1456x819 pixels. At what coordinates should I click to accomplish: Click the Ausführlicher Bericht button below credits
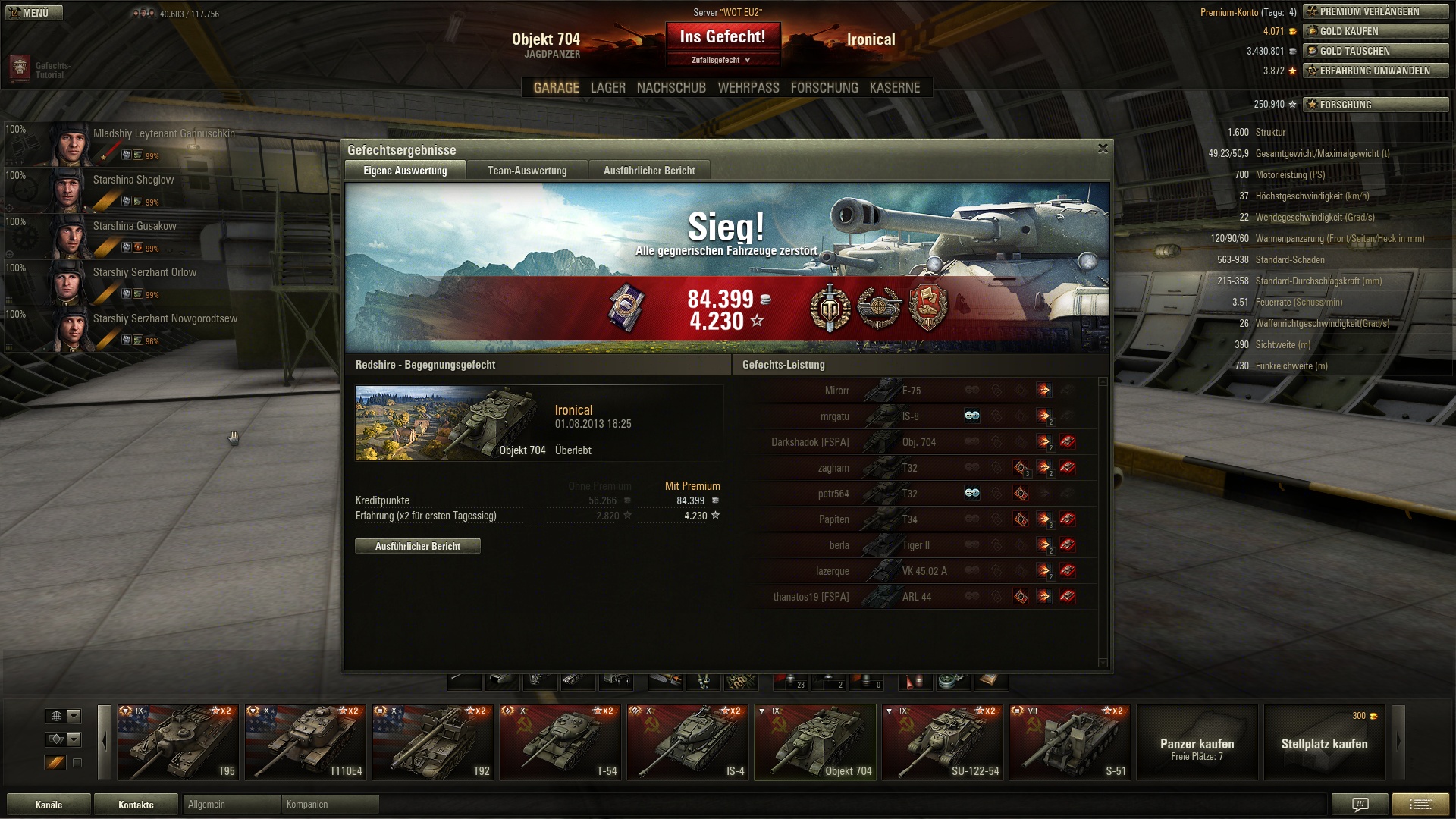[x=417, y=546]
